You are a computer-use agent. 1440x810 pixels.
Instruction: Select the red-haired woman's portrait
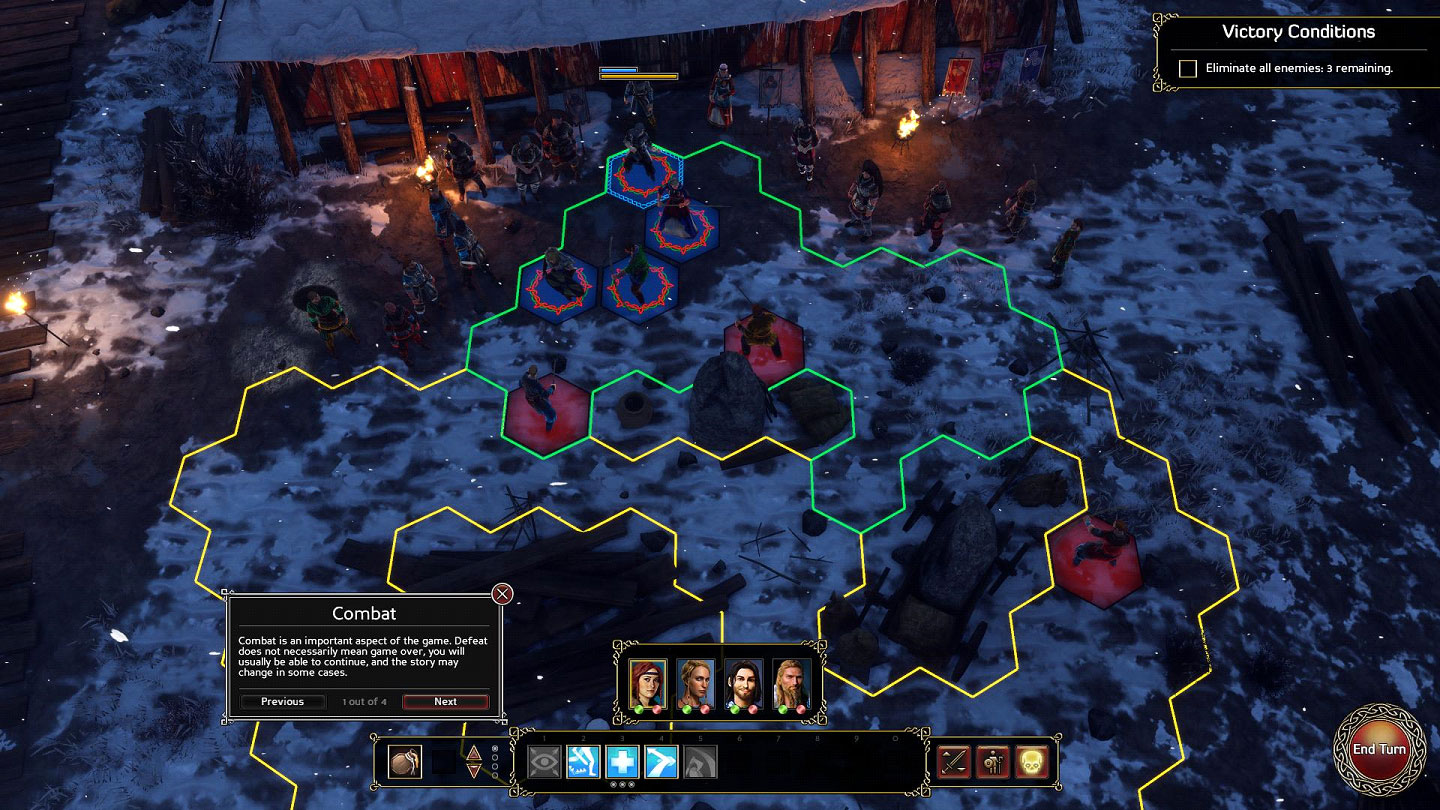coord(648,682)
